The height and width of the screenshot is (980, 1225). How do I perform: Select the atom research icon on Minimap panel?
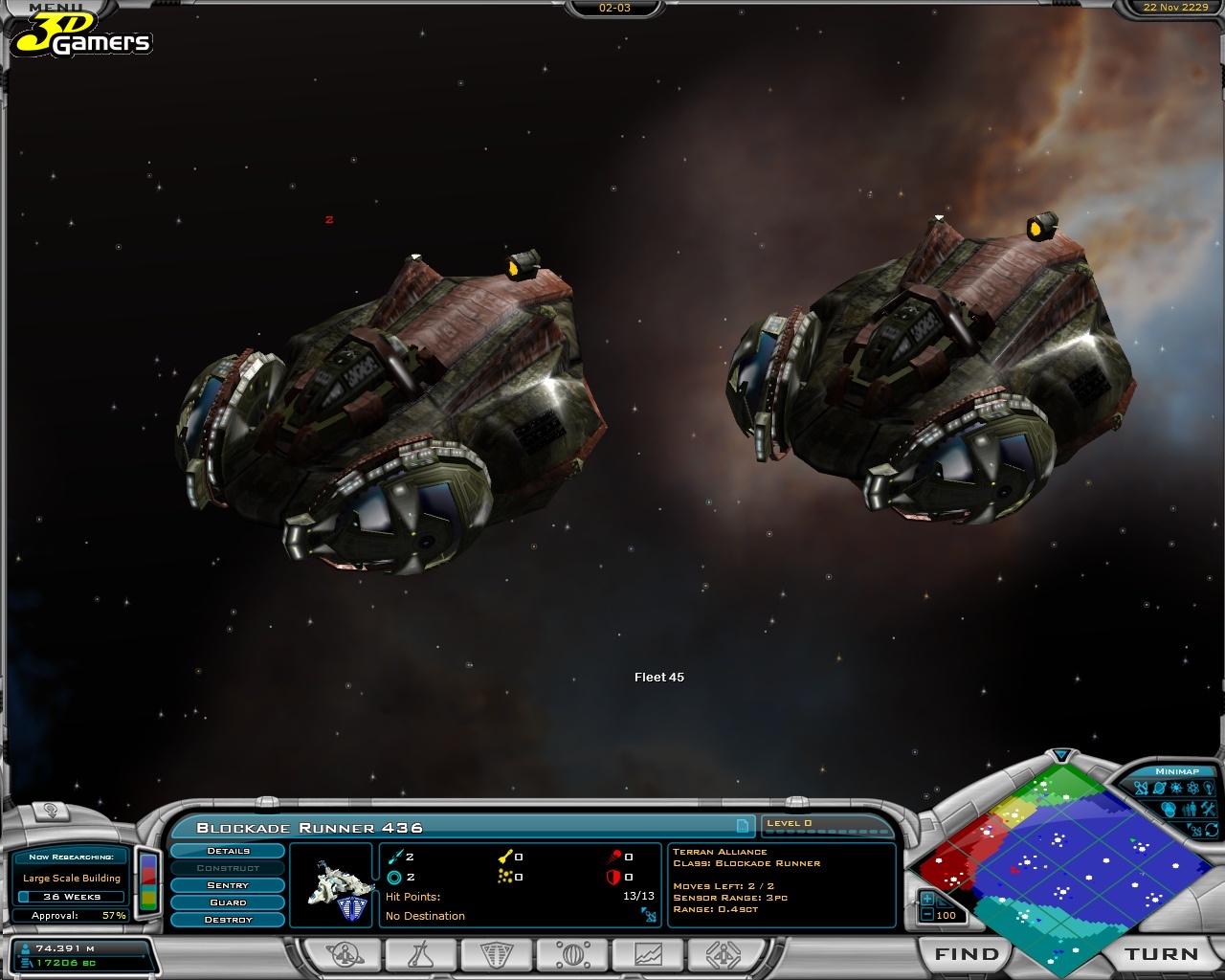click(1193, 788)
